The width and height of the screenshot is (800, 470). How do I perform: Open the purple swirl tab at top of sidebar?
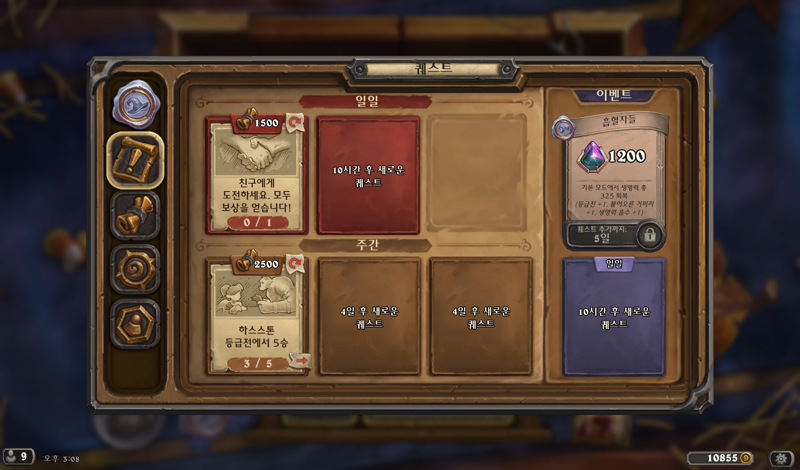coord(135,104)
